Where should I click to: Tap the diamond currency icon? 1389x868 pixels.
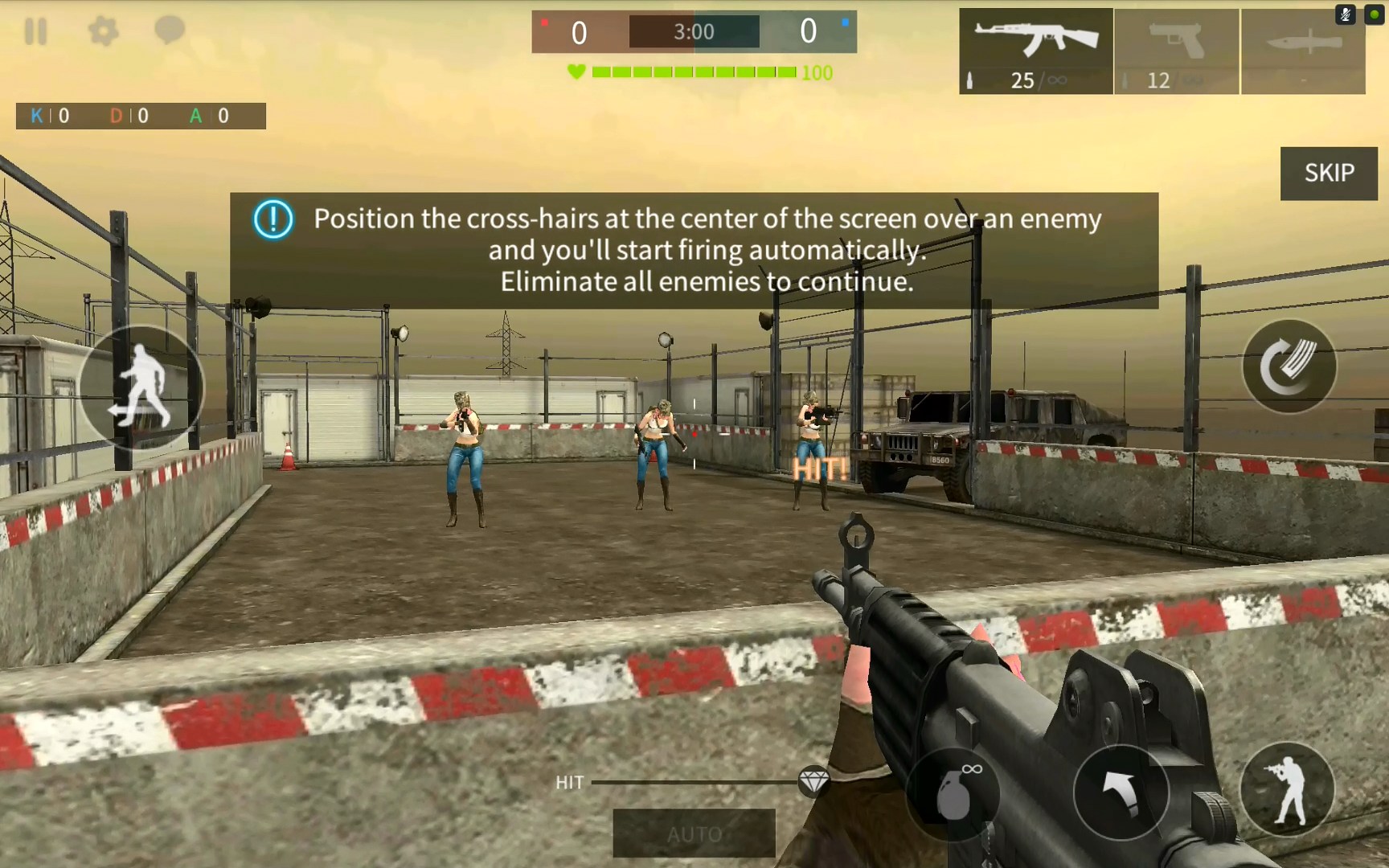point(814,780)
